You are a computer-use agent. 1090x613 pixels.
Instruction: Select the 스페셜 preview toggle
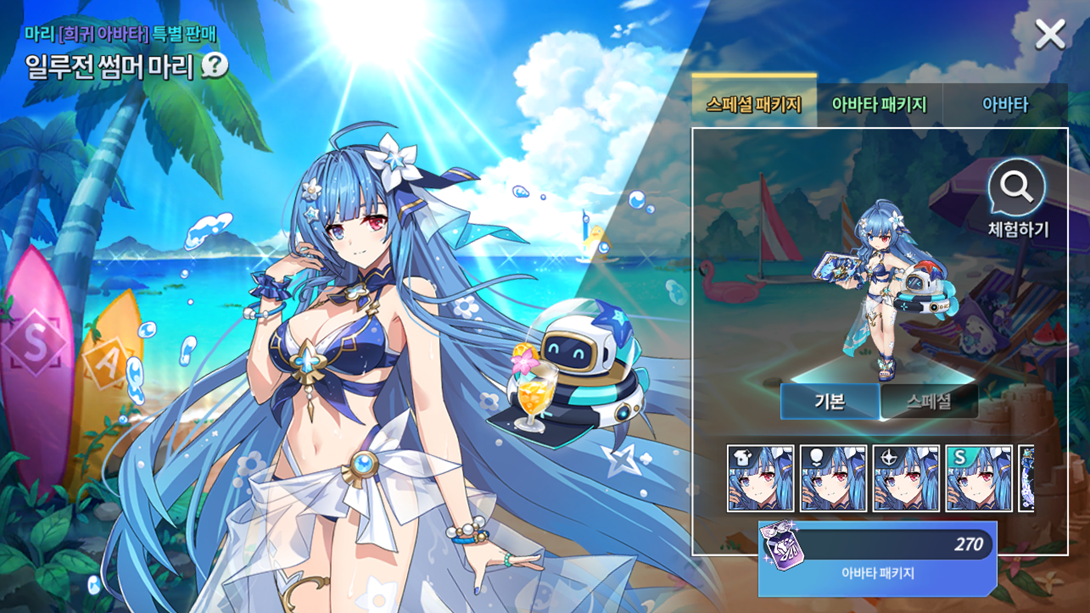tap(928, 402)
